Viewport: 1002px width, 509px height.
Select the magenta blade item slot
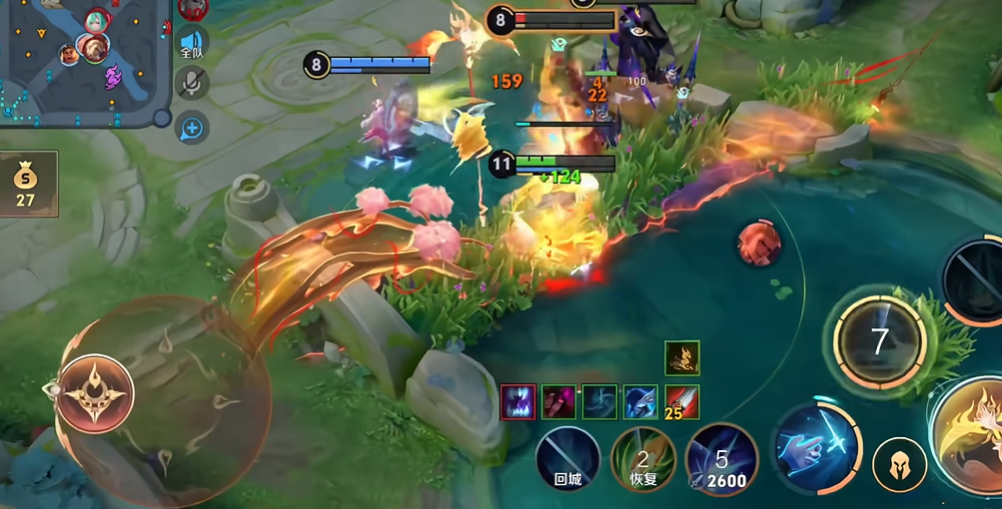click(x=559, y=402)
